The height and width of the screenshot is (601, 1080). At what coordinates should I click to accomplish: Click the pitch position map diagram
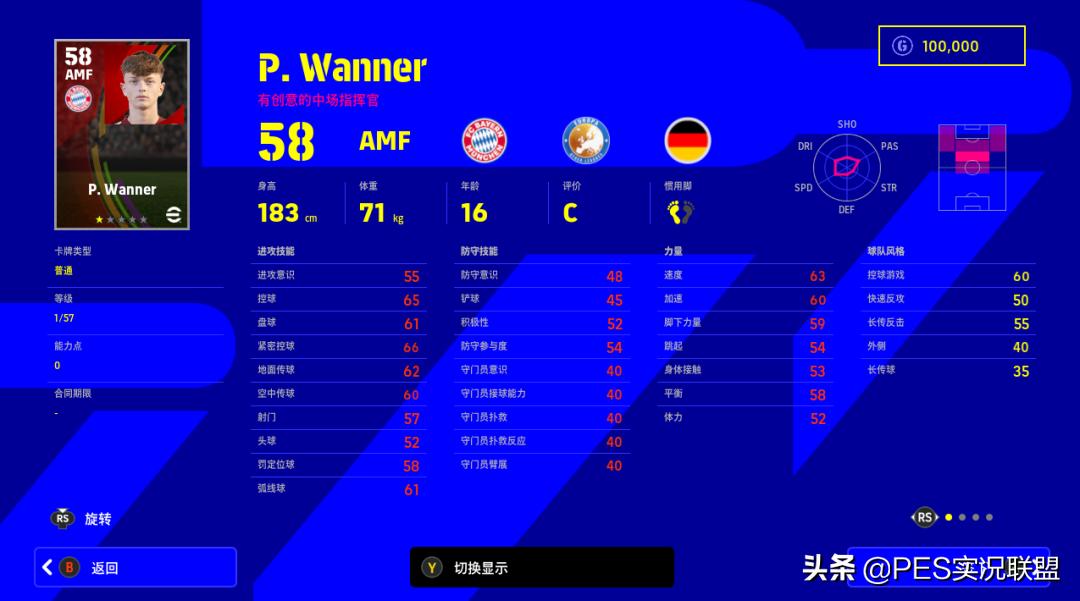click(x=971, y=167)
